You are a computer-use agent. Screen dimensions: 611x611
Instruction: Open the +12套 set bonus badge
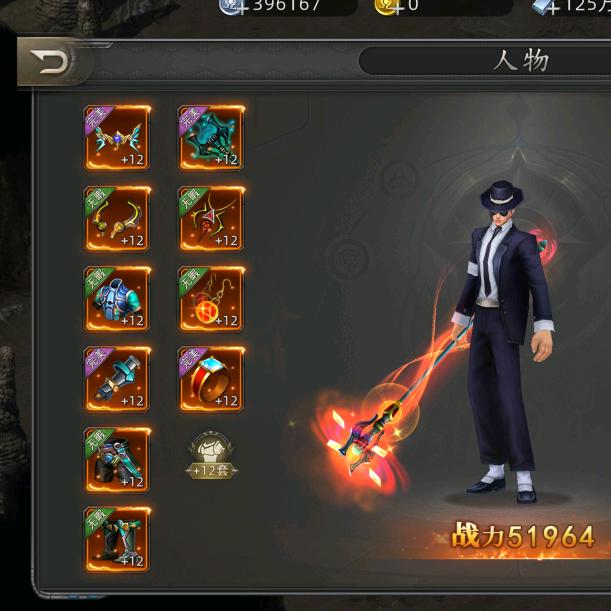click(x=211, y=457)
